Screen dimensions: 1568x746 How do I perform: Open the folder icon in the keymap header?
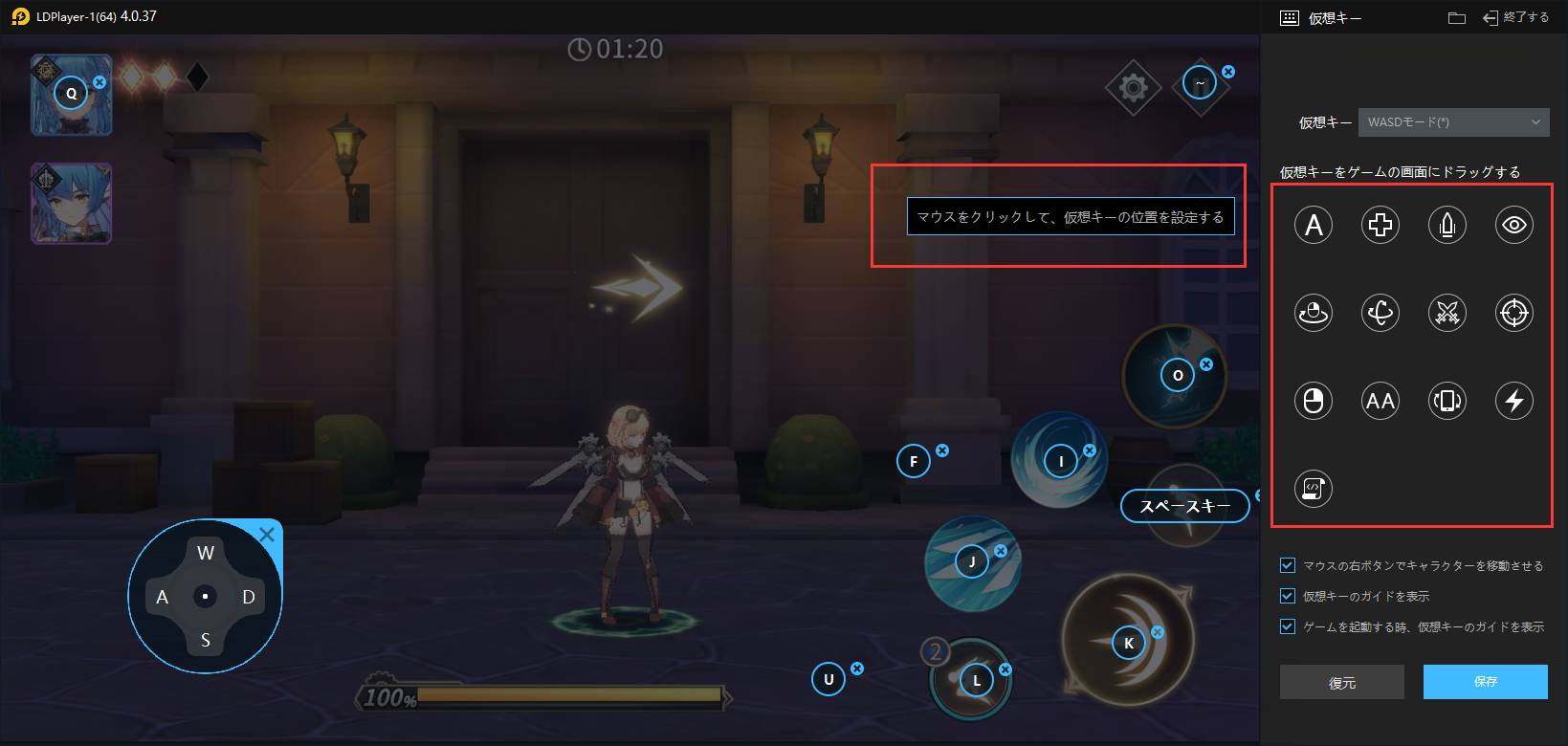tap(1457, 17)
